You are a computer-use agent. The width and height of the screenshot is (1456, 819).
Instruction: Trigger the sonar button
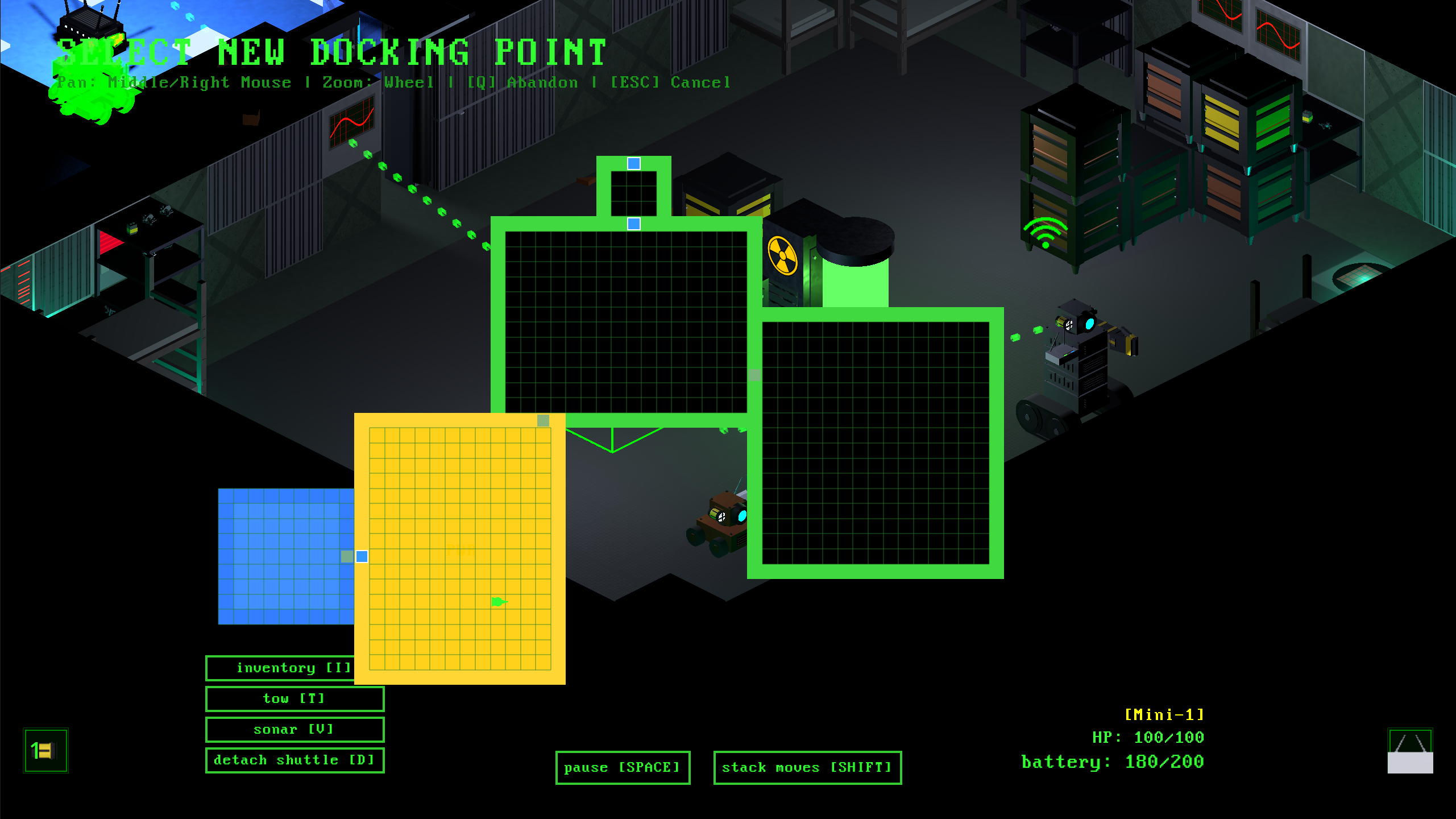[x=294, y=729]
